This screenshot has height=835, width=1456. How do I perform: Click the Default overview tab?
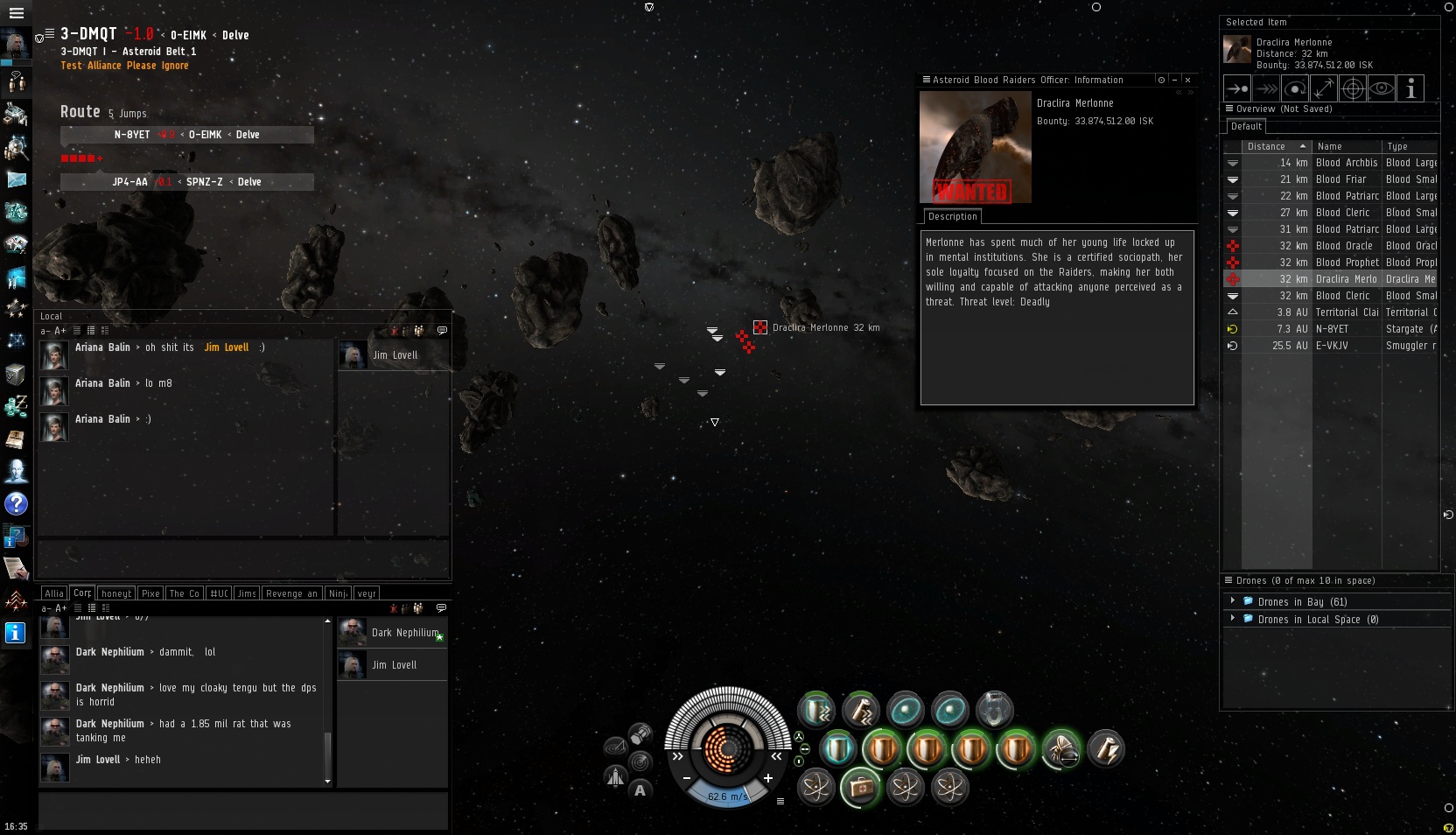tap(1246, 127)
